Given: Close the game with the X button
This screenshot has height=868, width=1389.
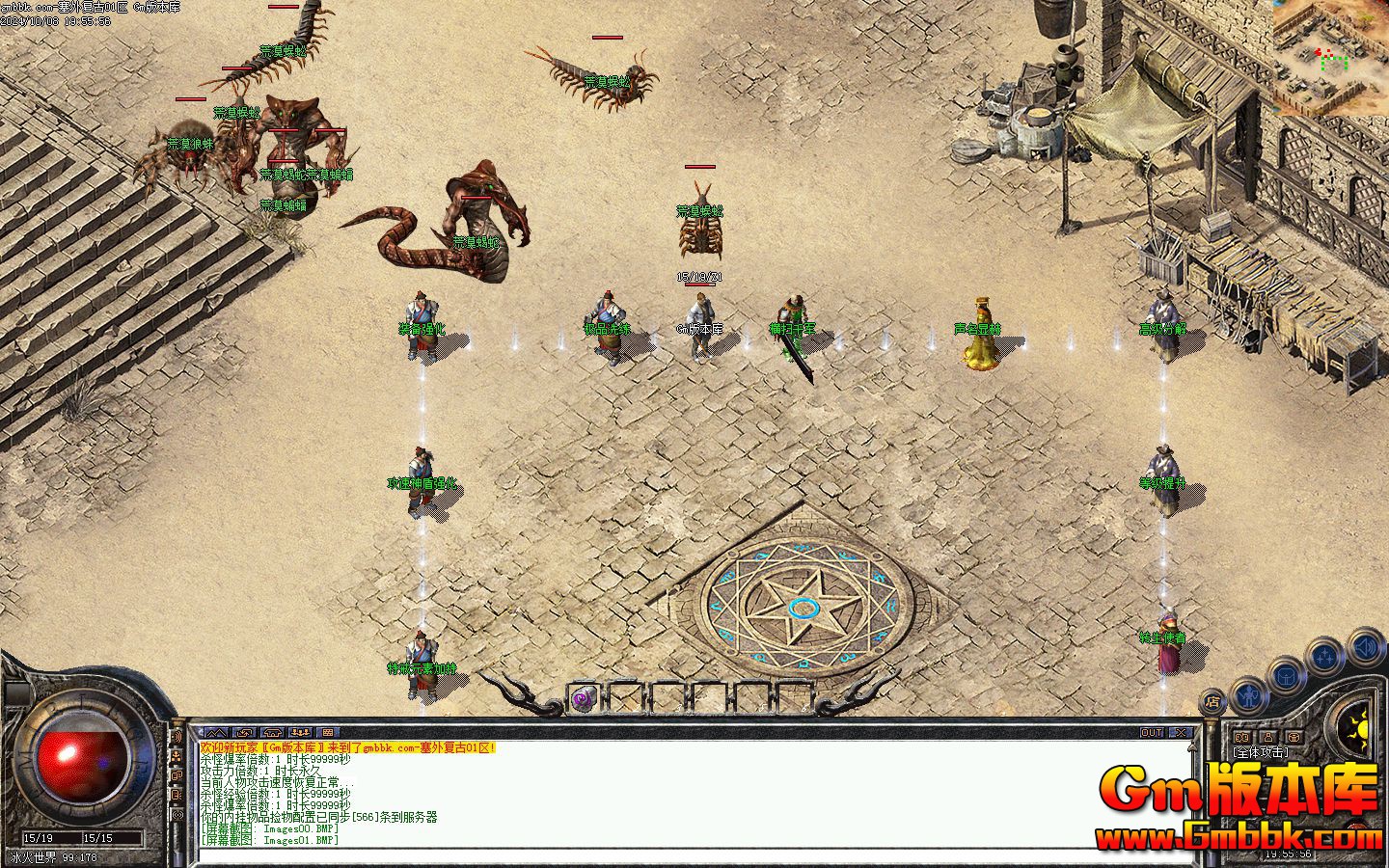Looking at the screenshot, I should (1180, 733).
